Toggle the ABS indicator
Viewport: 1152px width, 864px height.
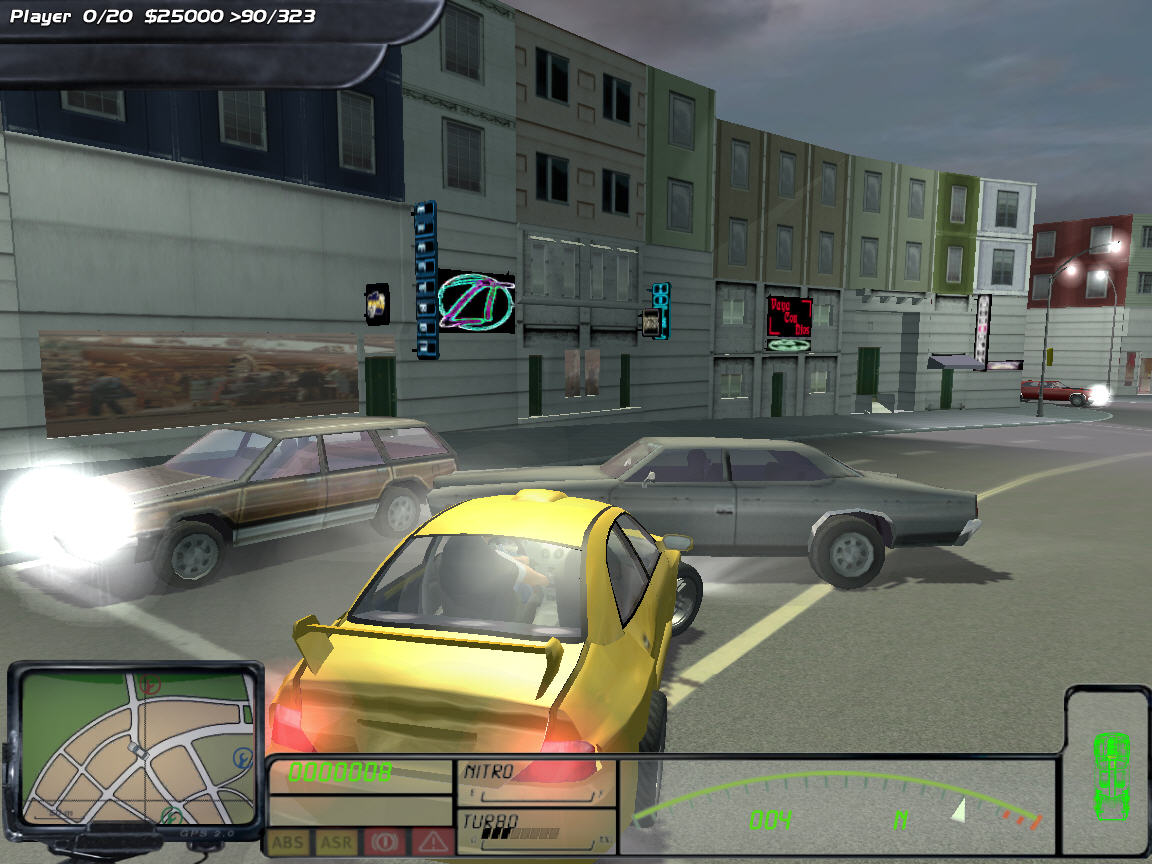(288, 842)
